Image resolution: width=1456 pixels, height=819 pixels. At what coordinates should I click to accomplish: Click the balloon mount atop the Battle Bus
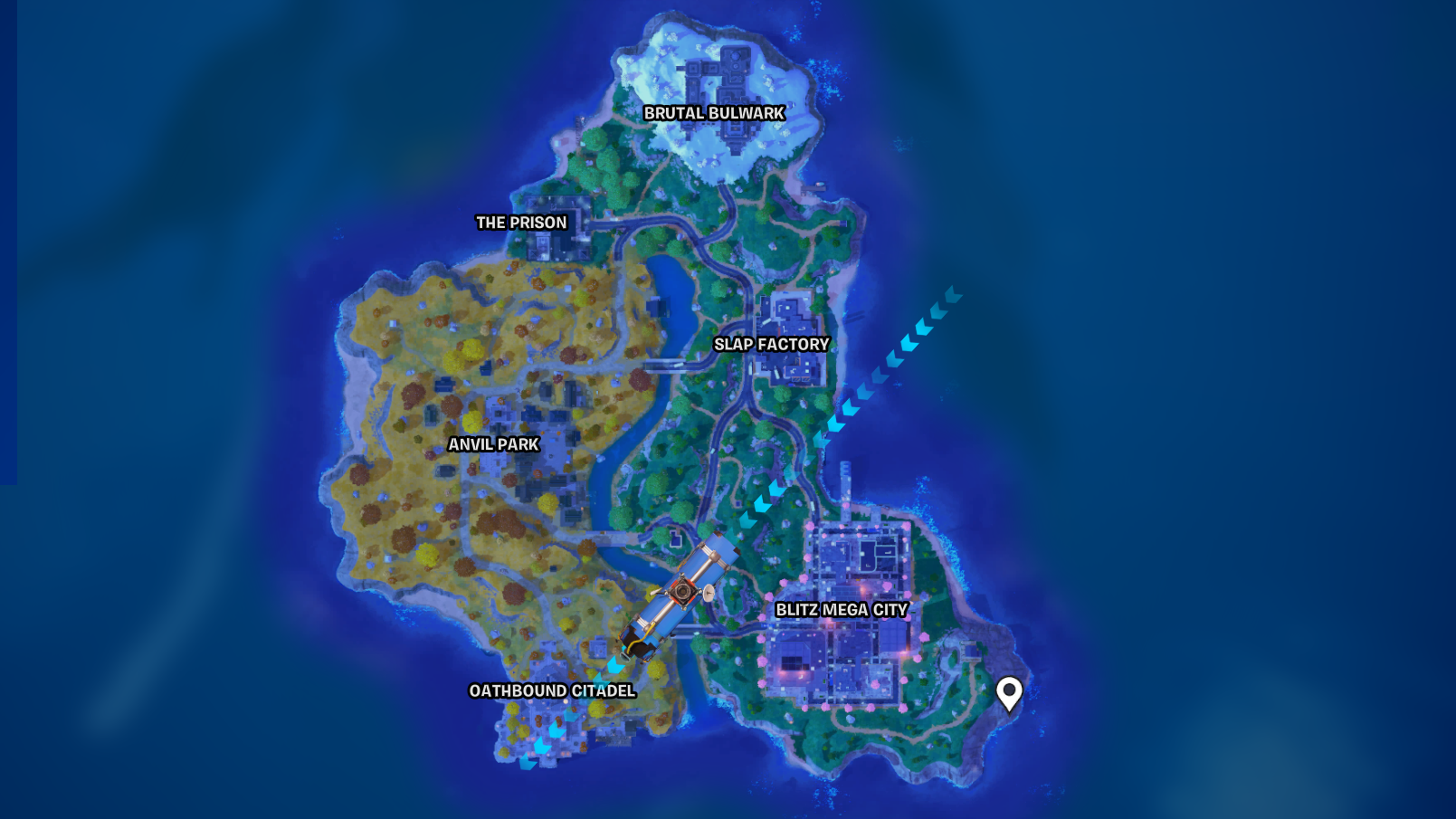pos(683,591)
